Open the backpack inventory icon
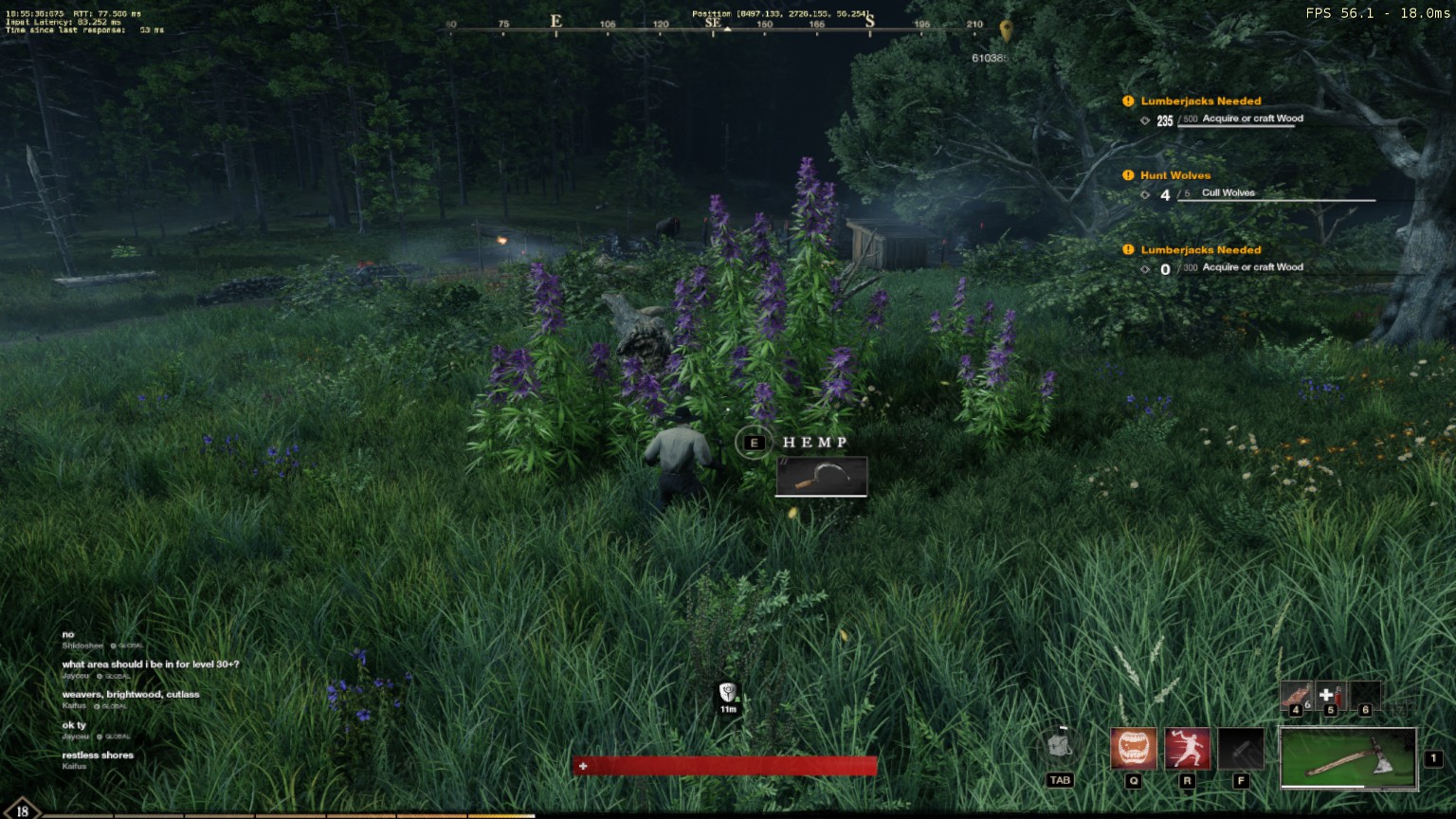 (x=1060, y=748)
